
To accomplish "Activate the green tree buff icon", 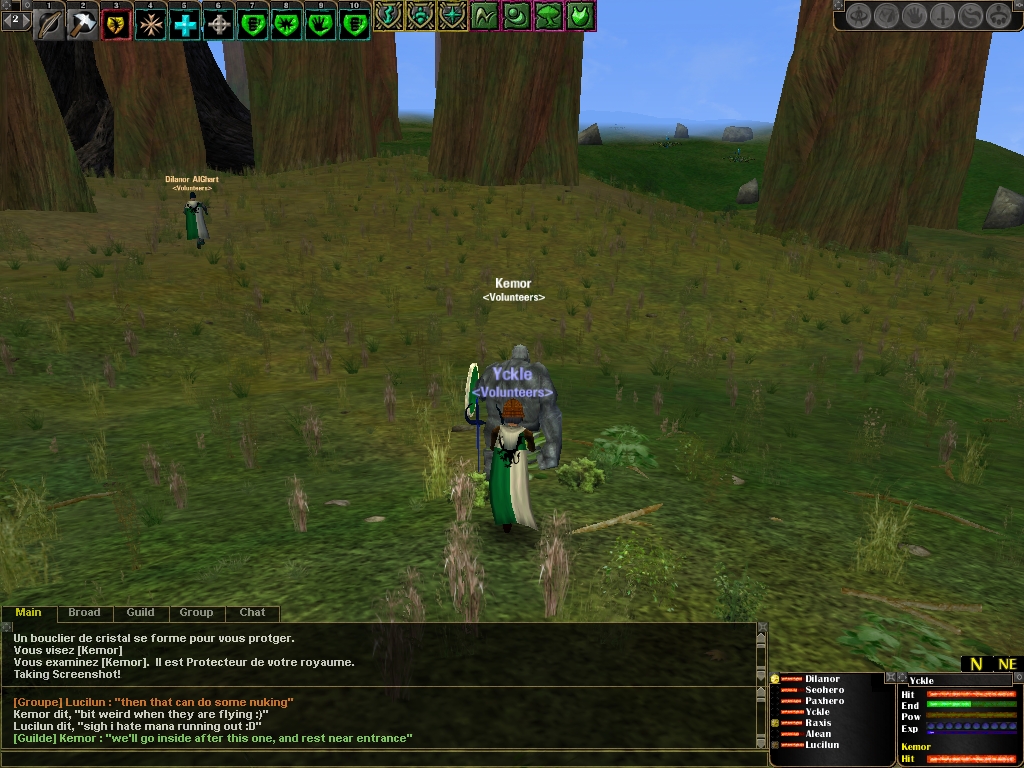I will pyautogui.click(x=549, y=16).
